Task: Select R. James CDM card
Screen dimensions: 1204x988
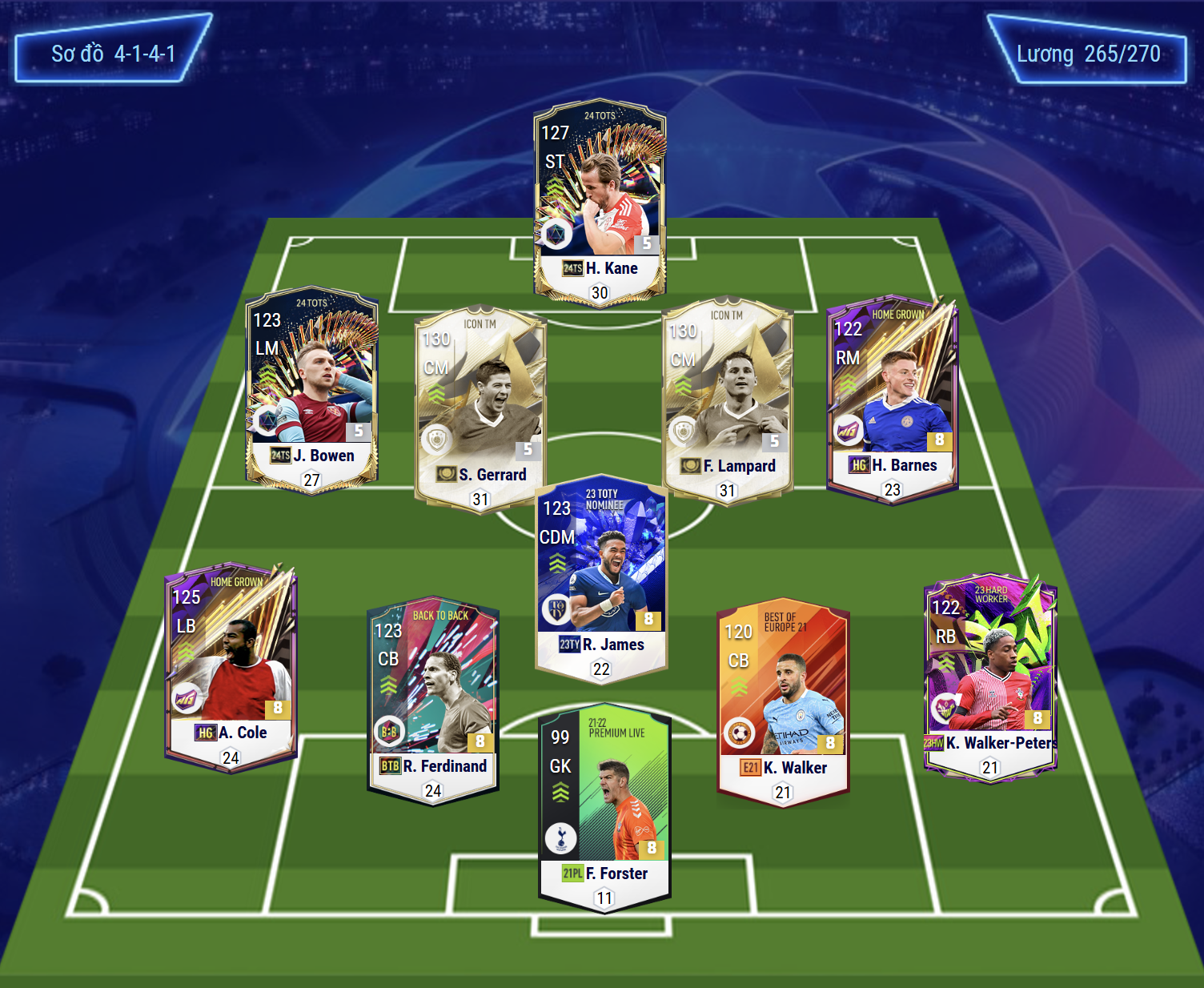Action: click(601, 578)
